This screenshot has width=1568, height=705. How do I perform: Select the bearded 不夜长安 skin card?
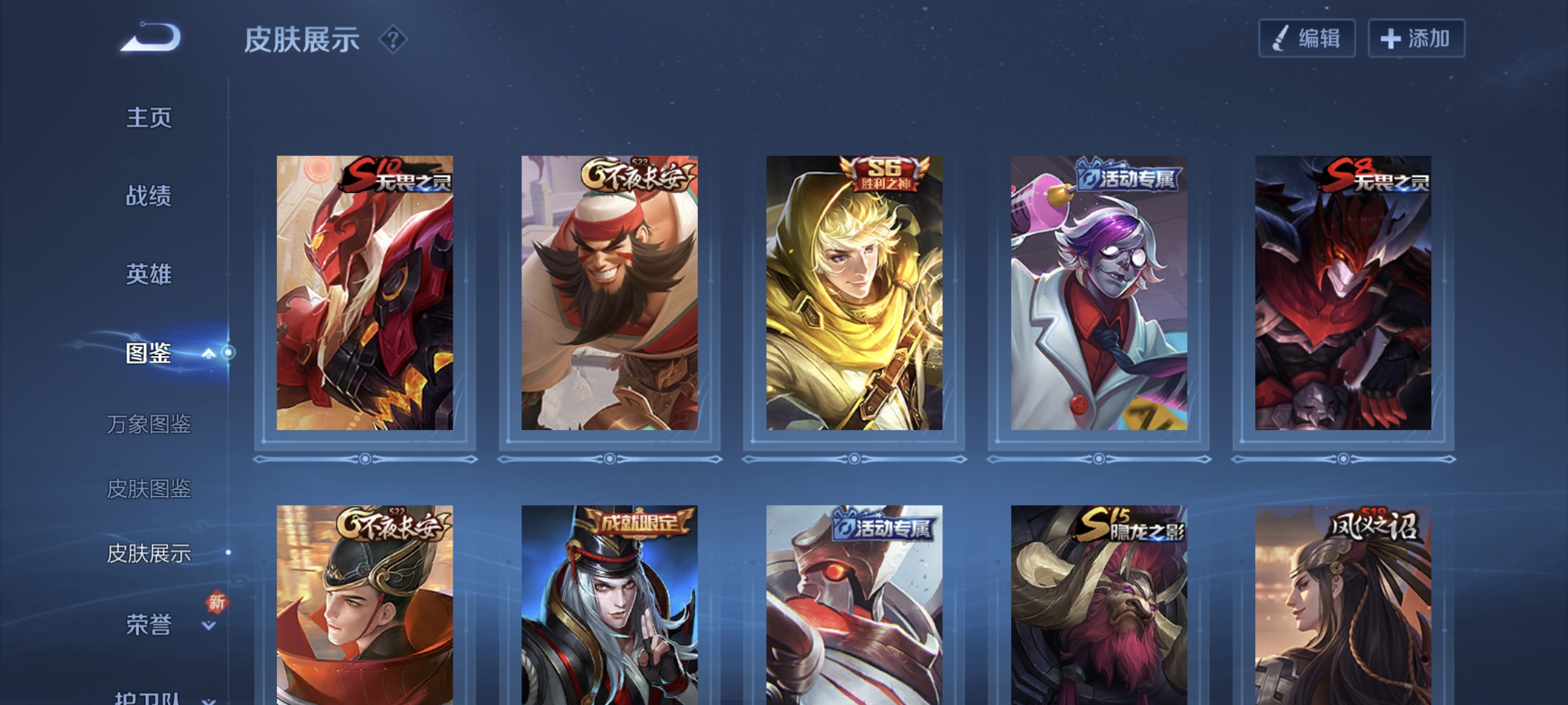(609, 292)
